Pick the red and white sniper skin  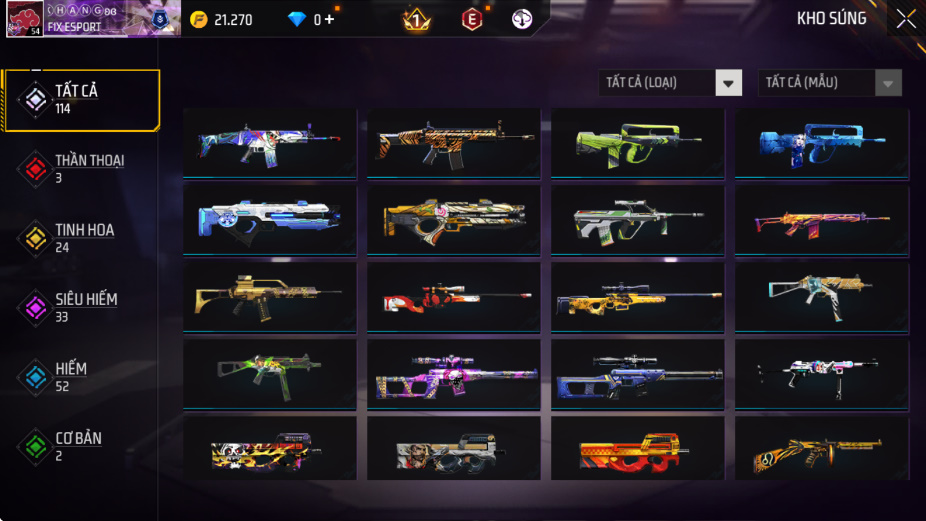pos(453,296)
